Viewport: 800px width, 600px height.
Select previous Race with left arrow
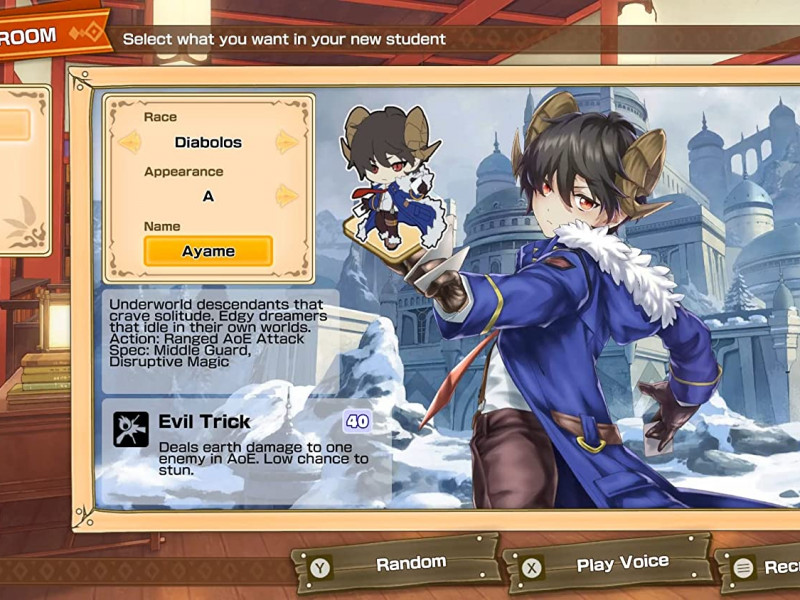coord(130,143)
